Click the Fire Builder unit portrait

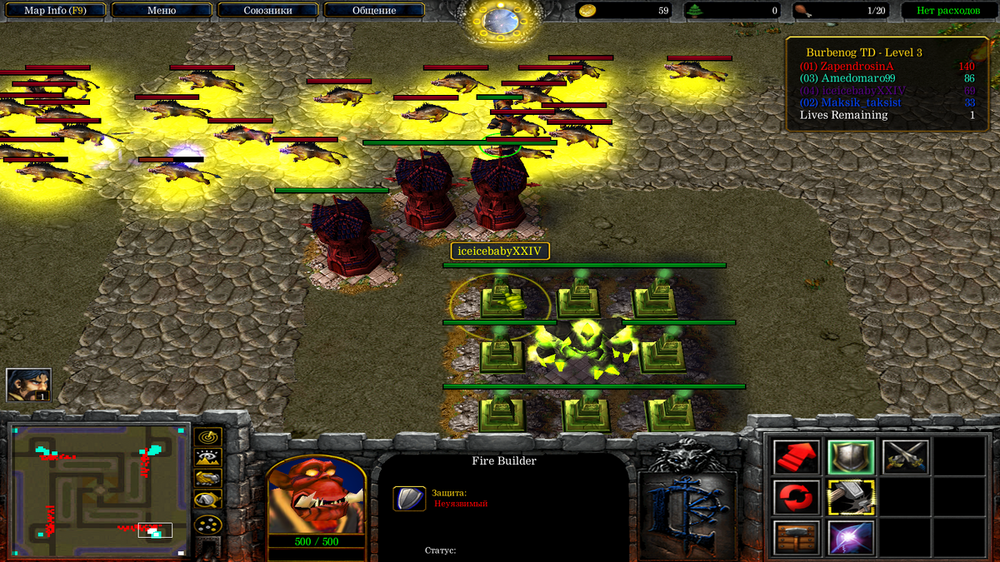pyautogui.click(x=316, y=494)
